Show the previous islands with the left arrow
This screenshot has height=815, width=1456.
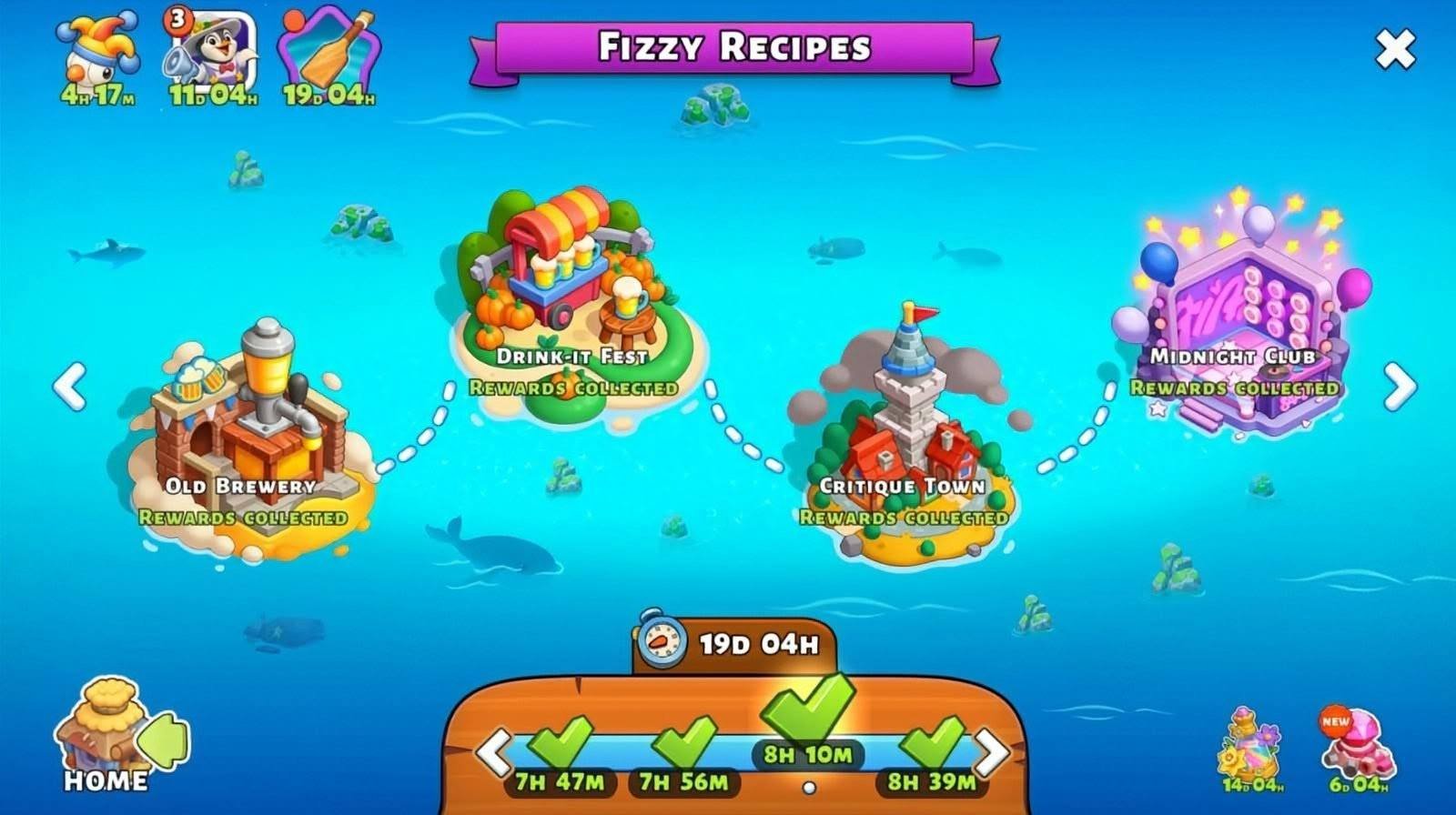(69, 387)
